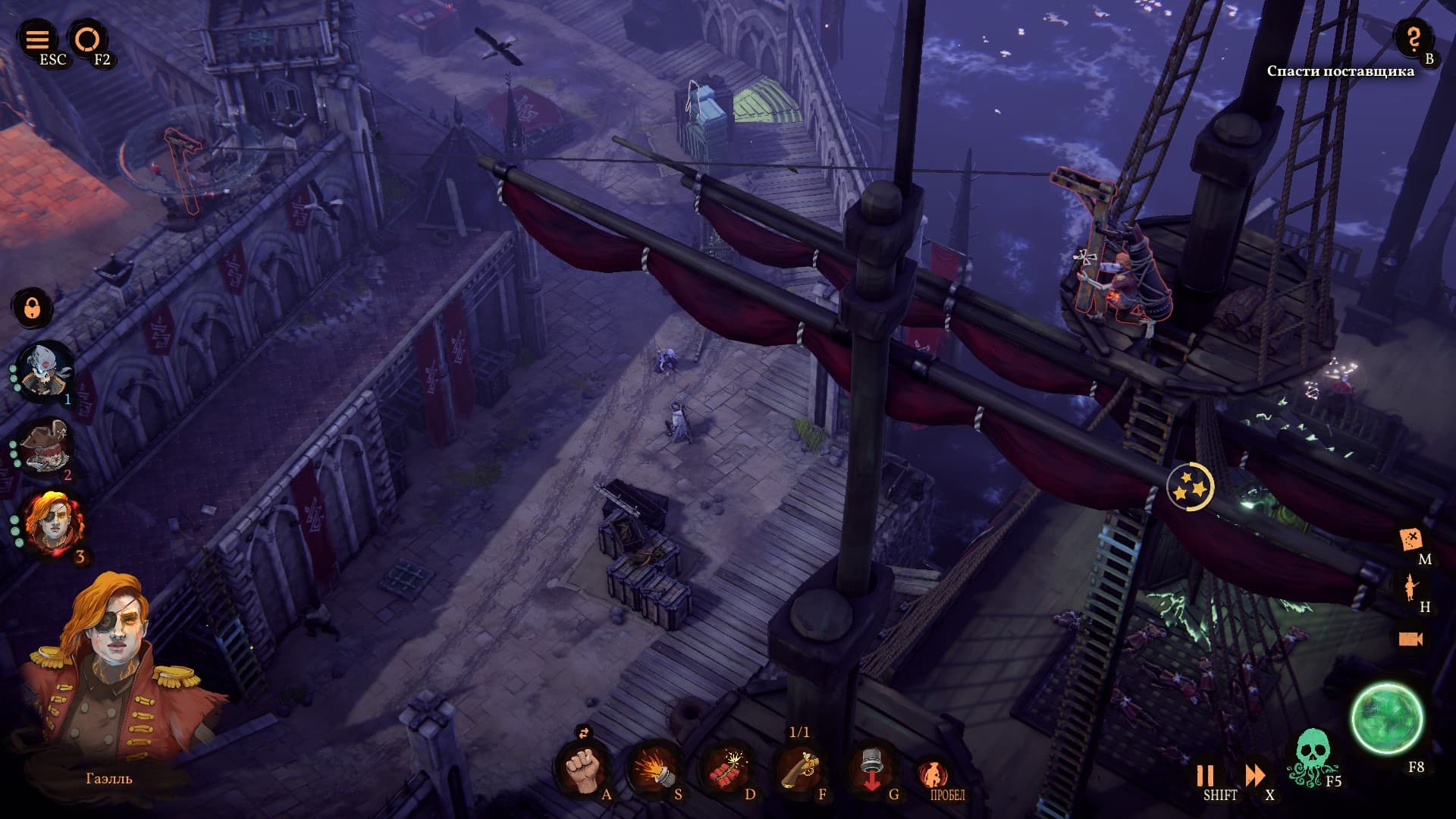Toggle the padlock icon above portraits
This screenshot has height=819, width=1456.
click(32, 308)
